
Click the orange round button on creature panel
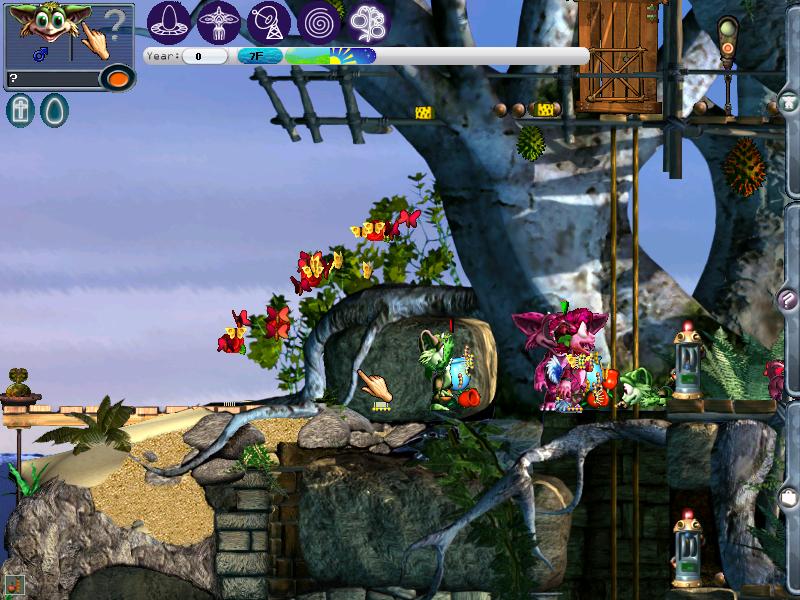(117, 78)
